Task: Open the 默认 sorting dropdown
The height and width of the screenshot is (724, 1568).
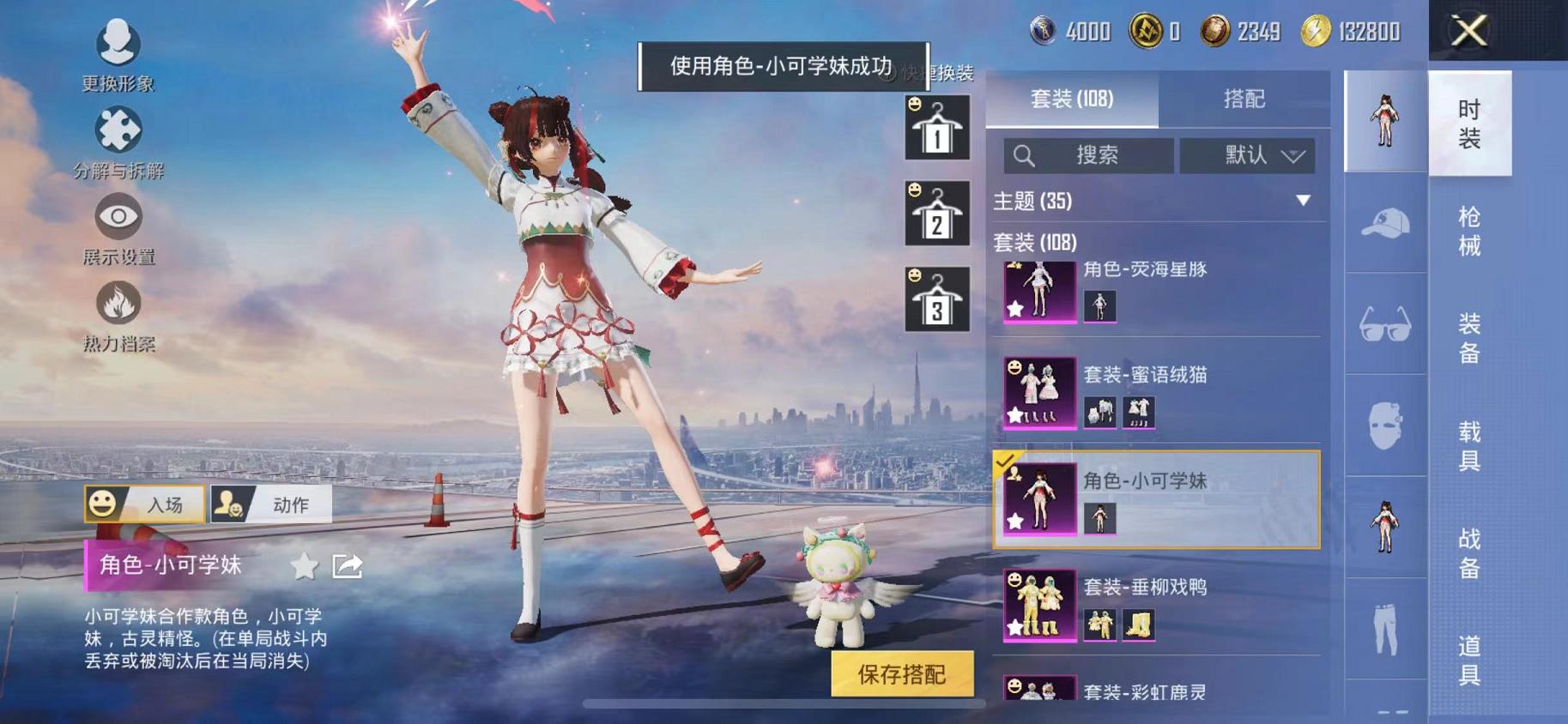Action: (x=1246, y=156)
